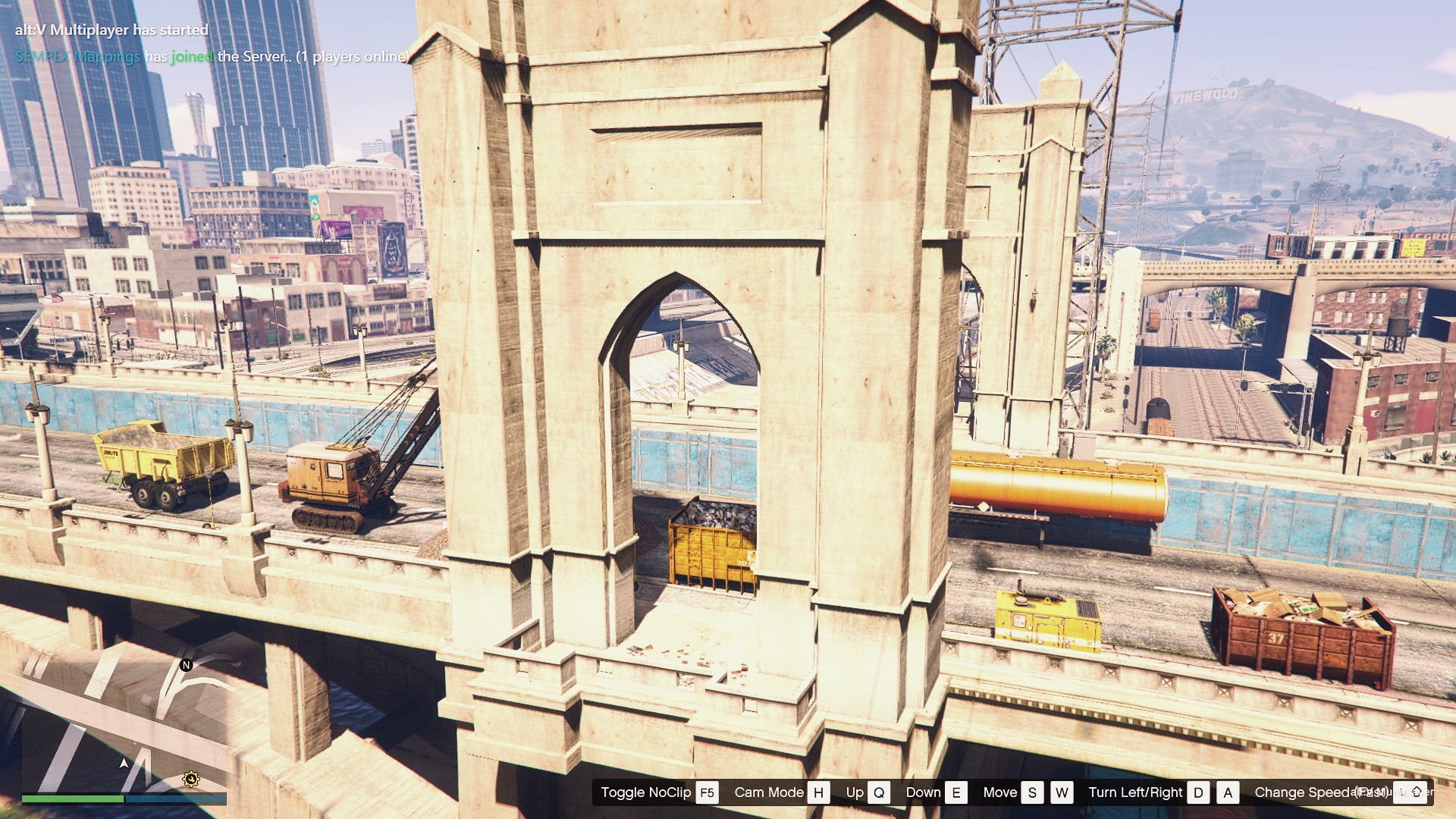The width and height of the screenshot is (1456, 819).
Task: Click the north compass marker on the minimap
Action: coord(187,665)
